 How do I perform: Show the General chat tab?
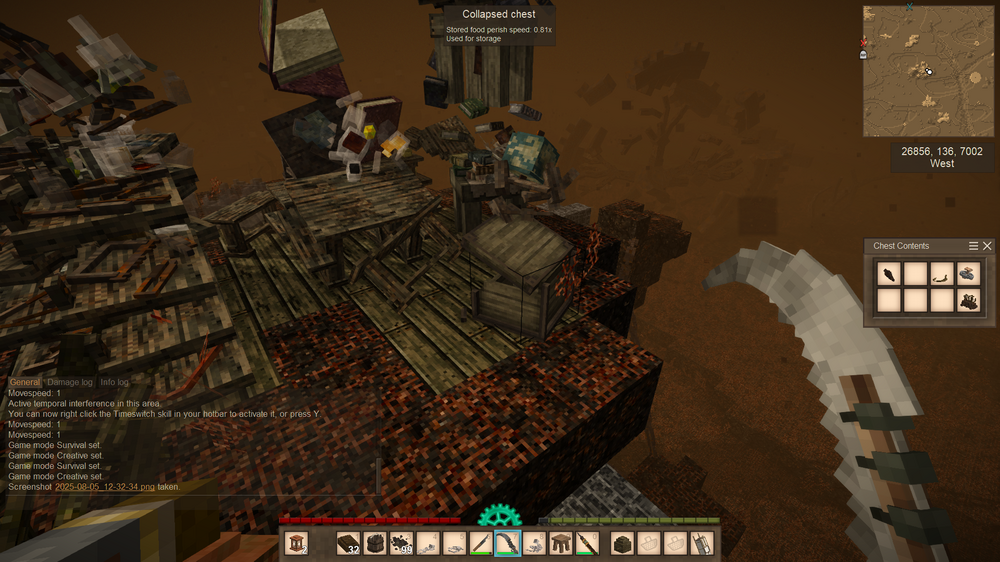click(25, 383)
